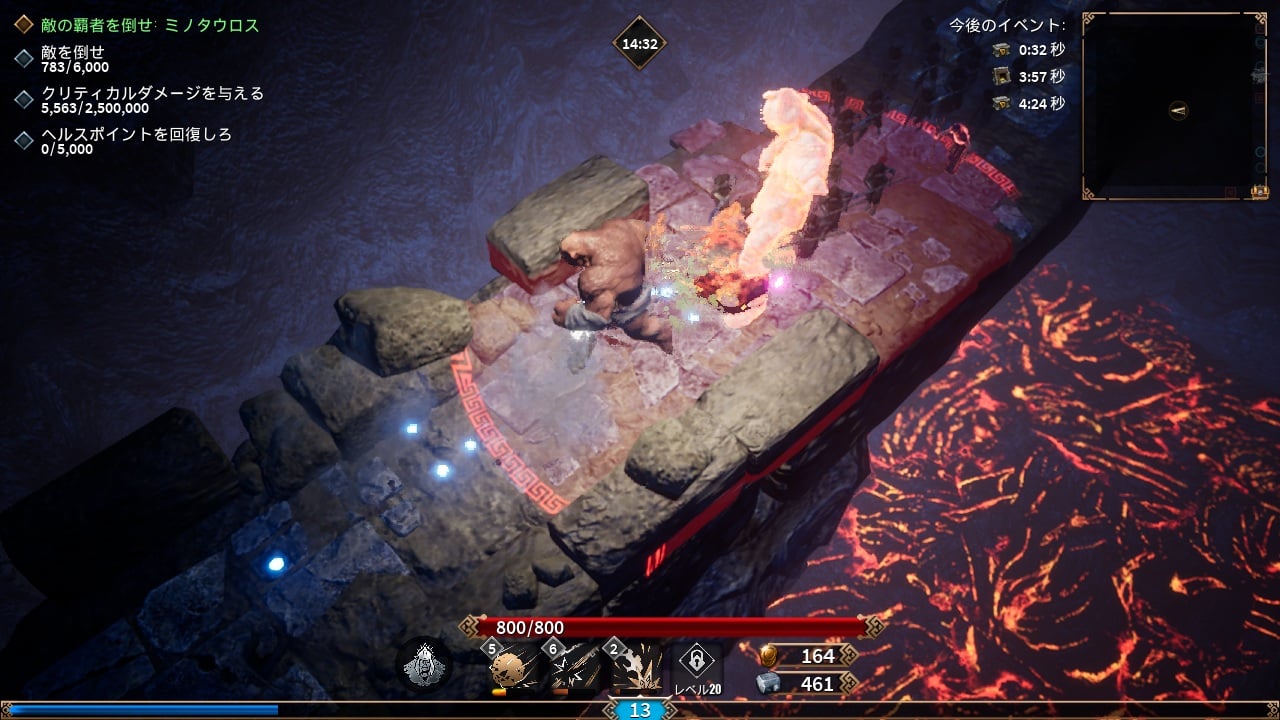This screenshot has width=1280, height=720.
Task: Trigger the ground burst ability (level 2)
Action: click(636, 667)
